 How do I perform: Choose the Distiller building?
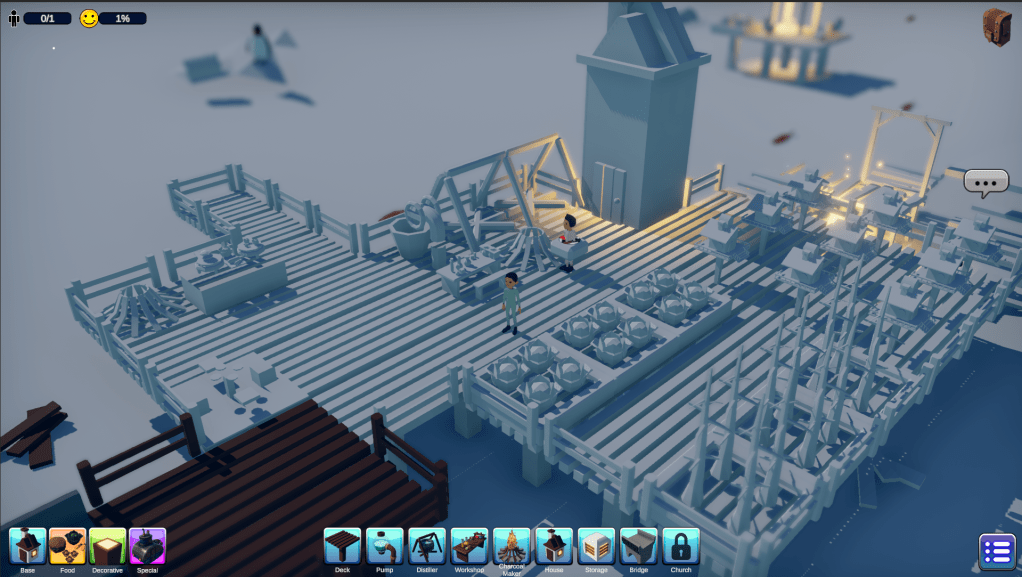pos(427,546)
